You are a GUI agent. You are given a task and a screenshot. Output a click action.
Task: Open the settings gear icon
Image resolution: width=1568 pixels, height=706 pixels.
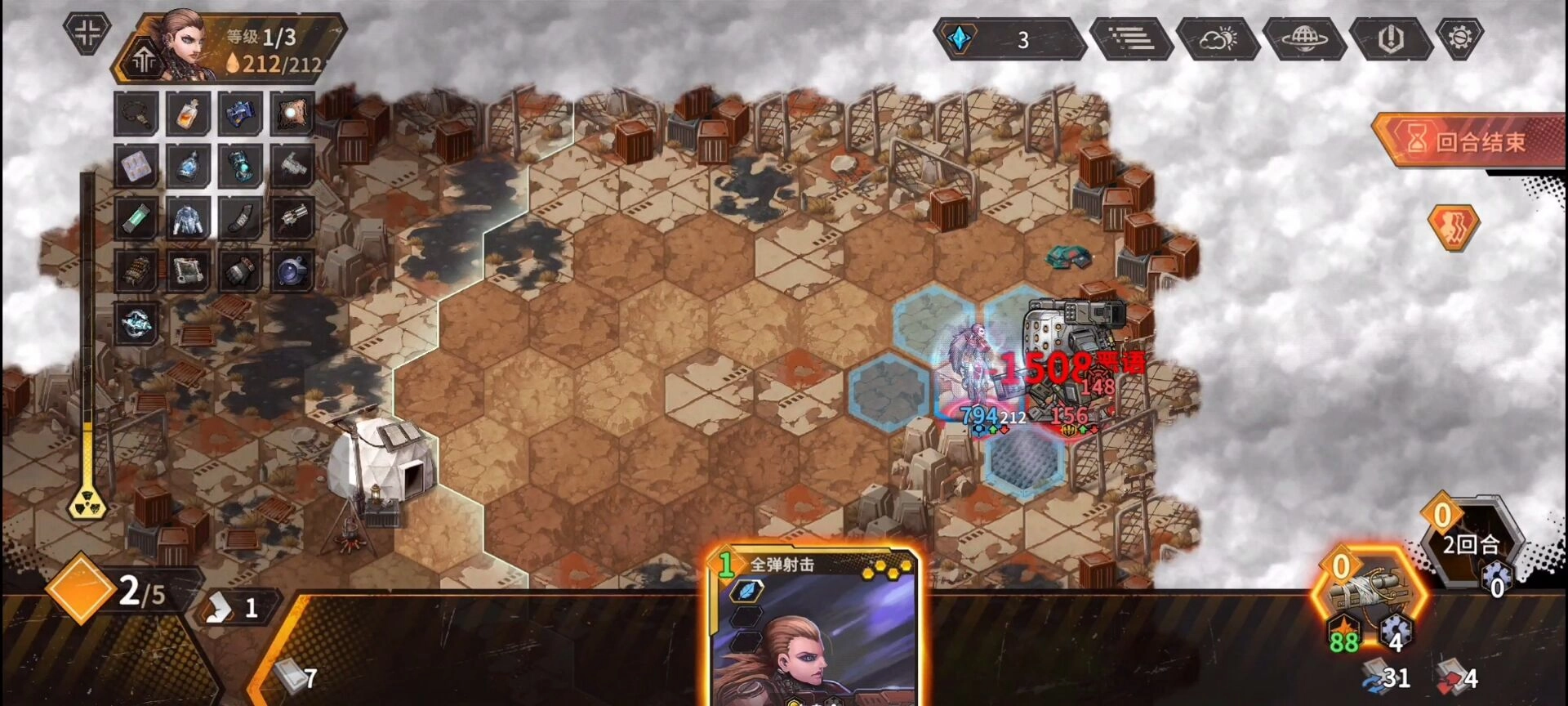(1459, 38)
